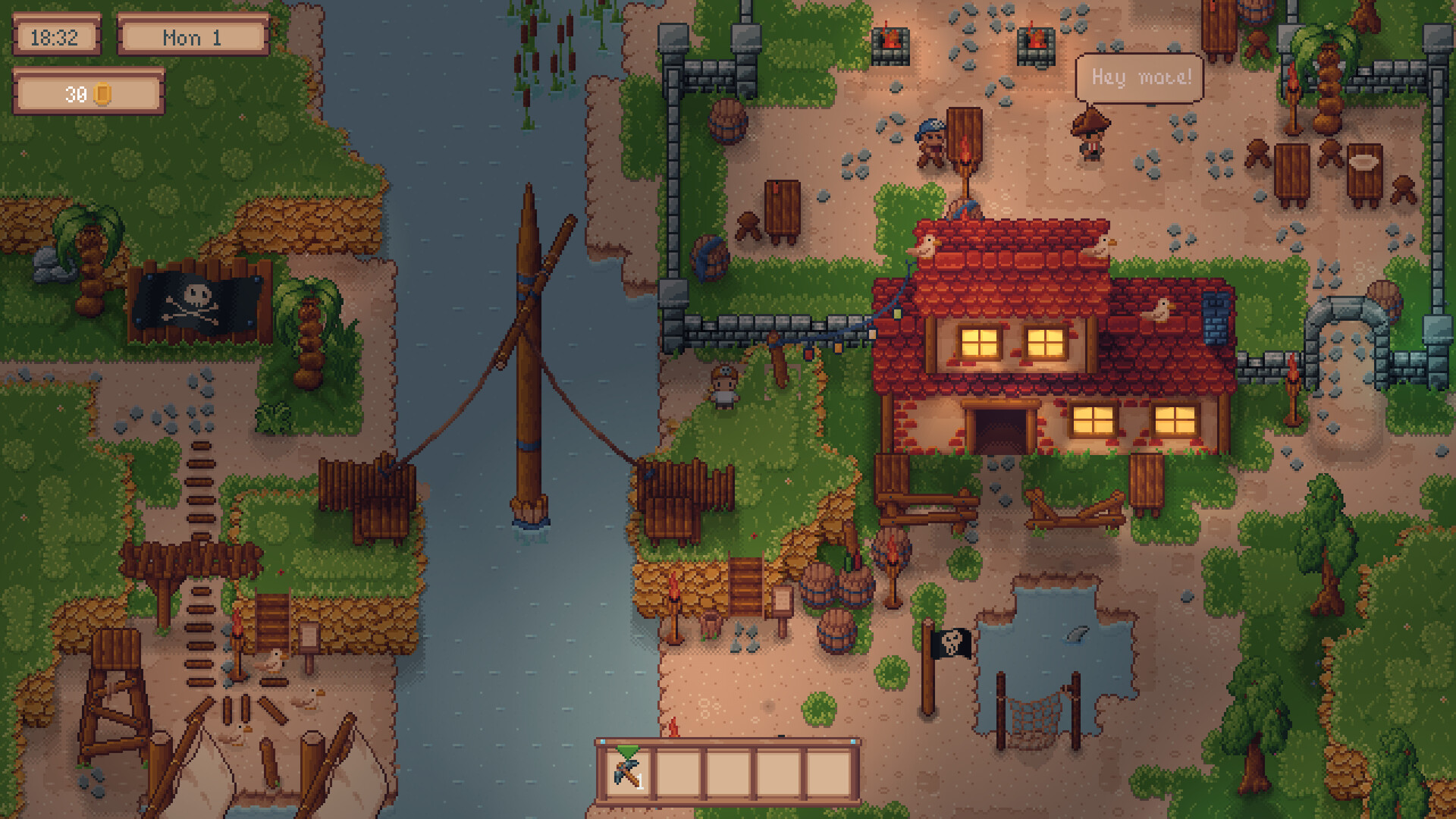Image resolution: width=1456 pixels, height=819 pixels.
Task: Click the coin counter showing 30
Action: point(76,94)
